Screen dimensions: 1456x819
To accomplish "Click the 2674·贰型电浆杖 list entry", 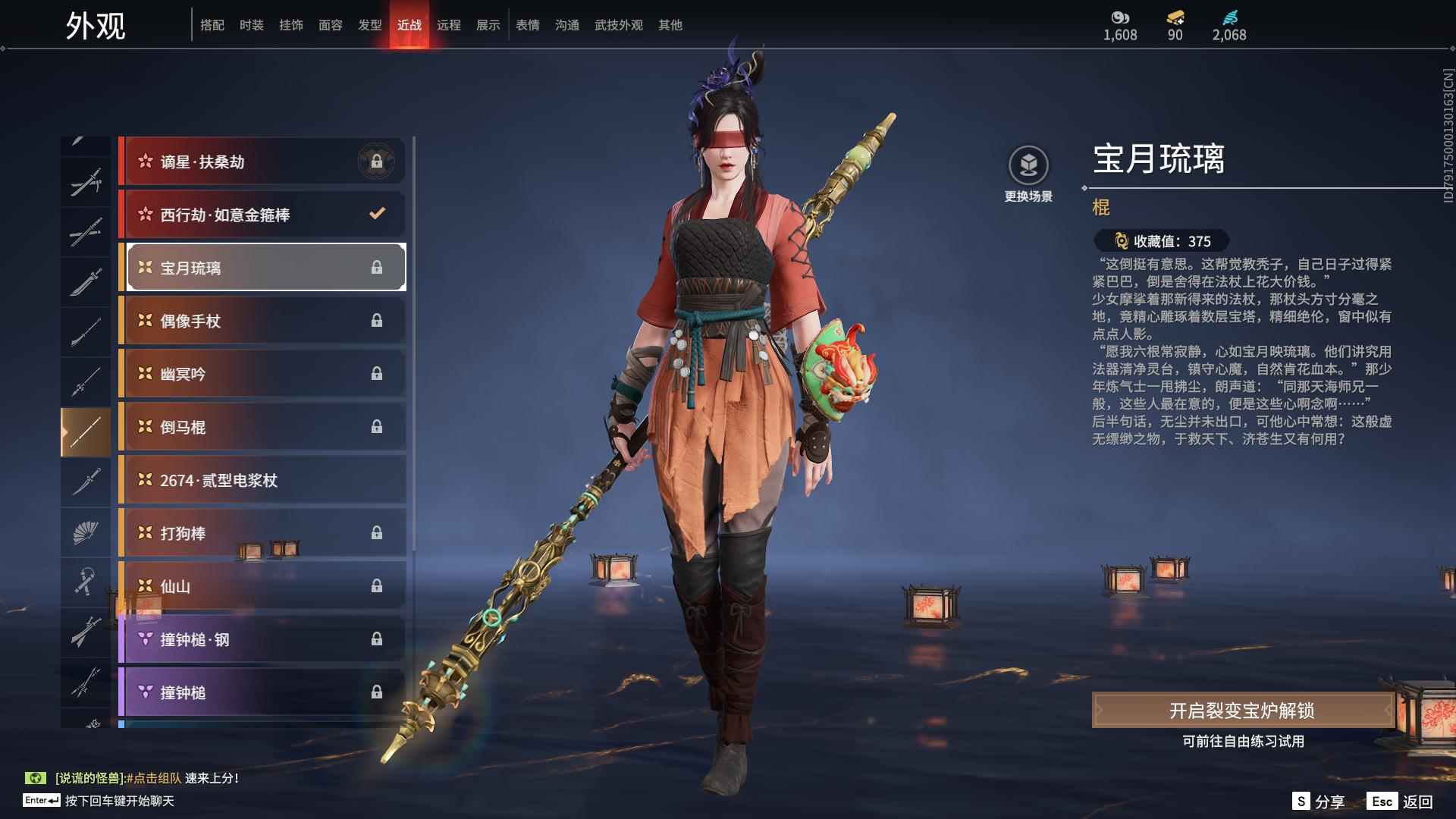I will (x=262, y=479).
